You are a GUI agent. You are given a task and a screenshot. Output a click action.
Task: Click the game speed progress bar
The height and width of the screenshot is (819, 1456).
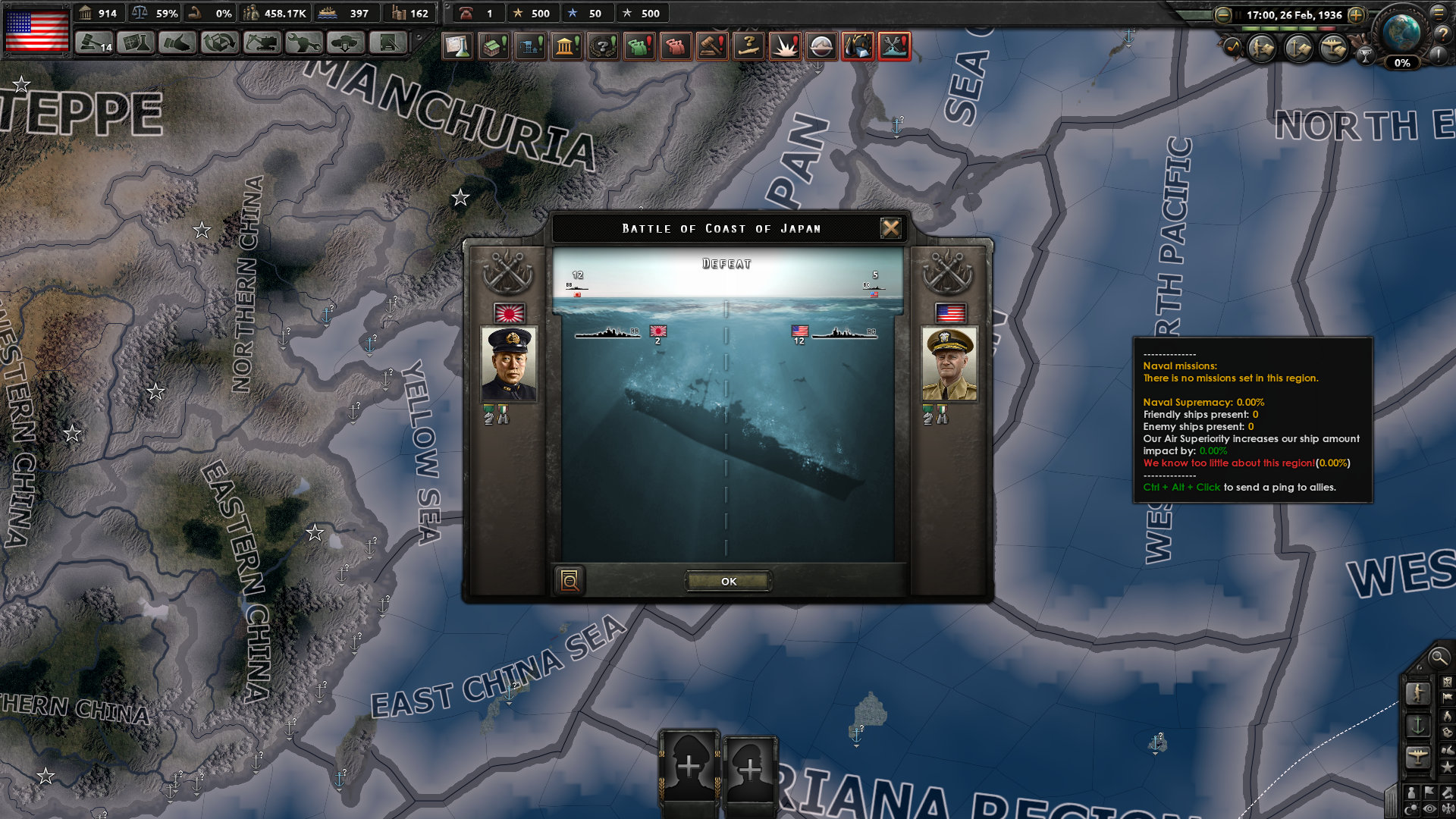point(1289,28)
